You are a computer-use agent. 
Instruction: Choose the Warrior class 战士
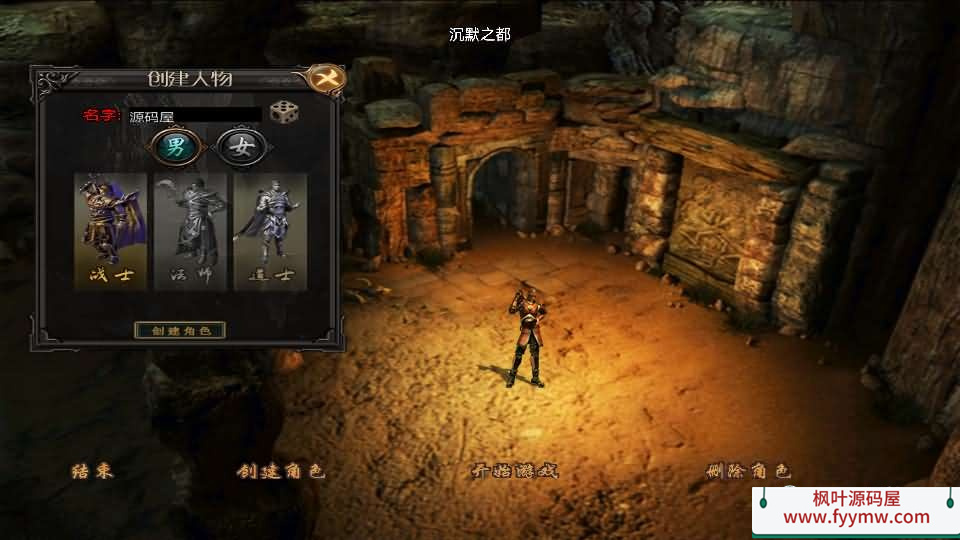[x=111, y=231]
